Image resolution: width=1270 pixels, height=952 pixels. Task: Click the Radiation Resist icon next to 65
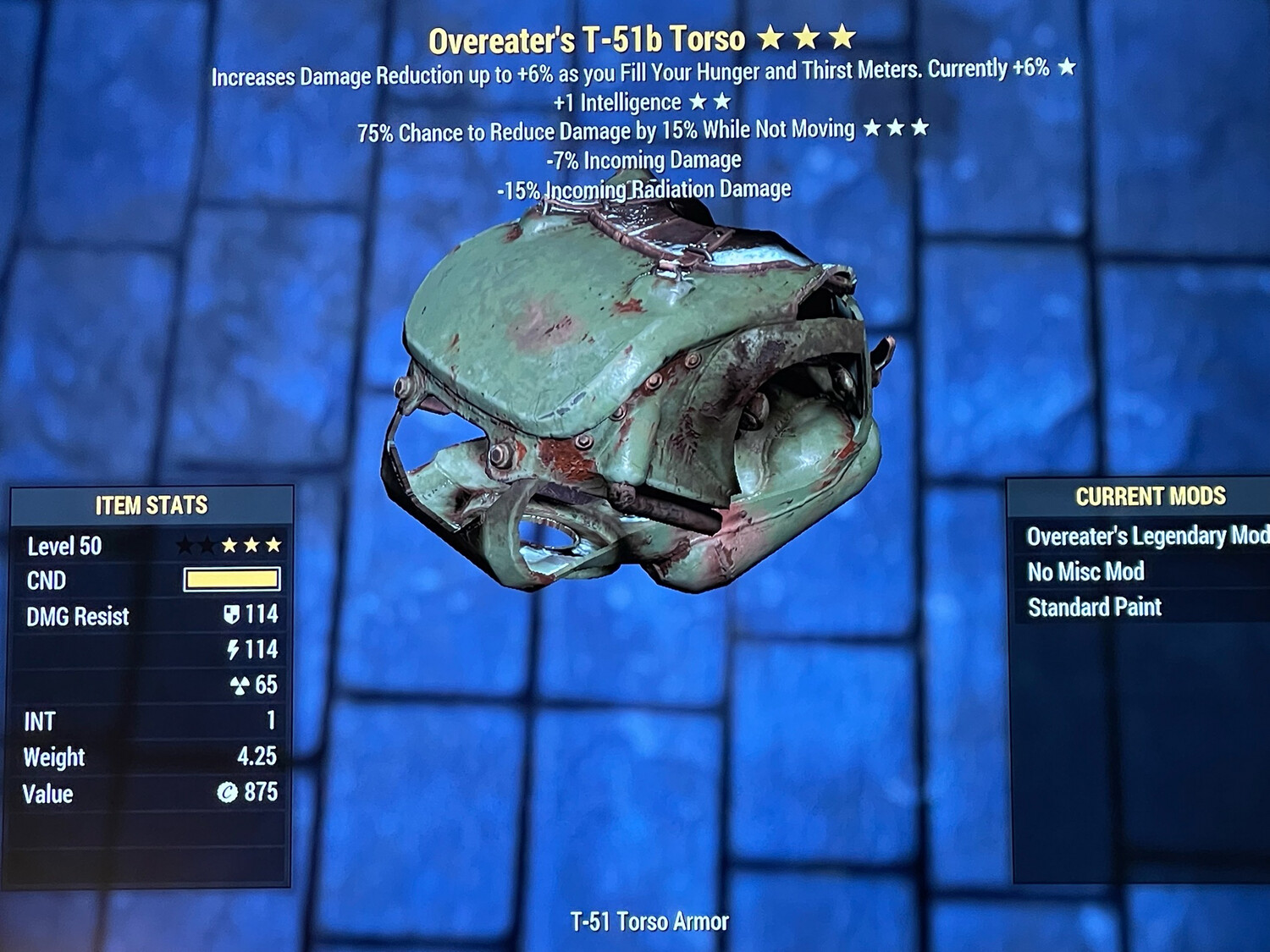click(238, 687)
